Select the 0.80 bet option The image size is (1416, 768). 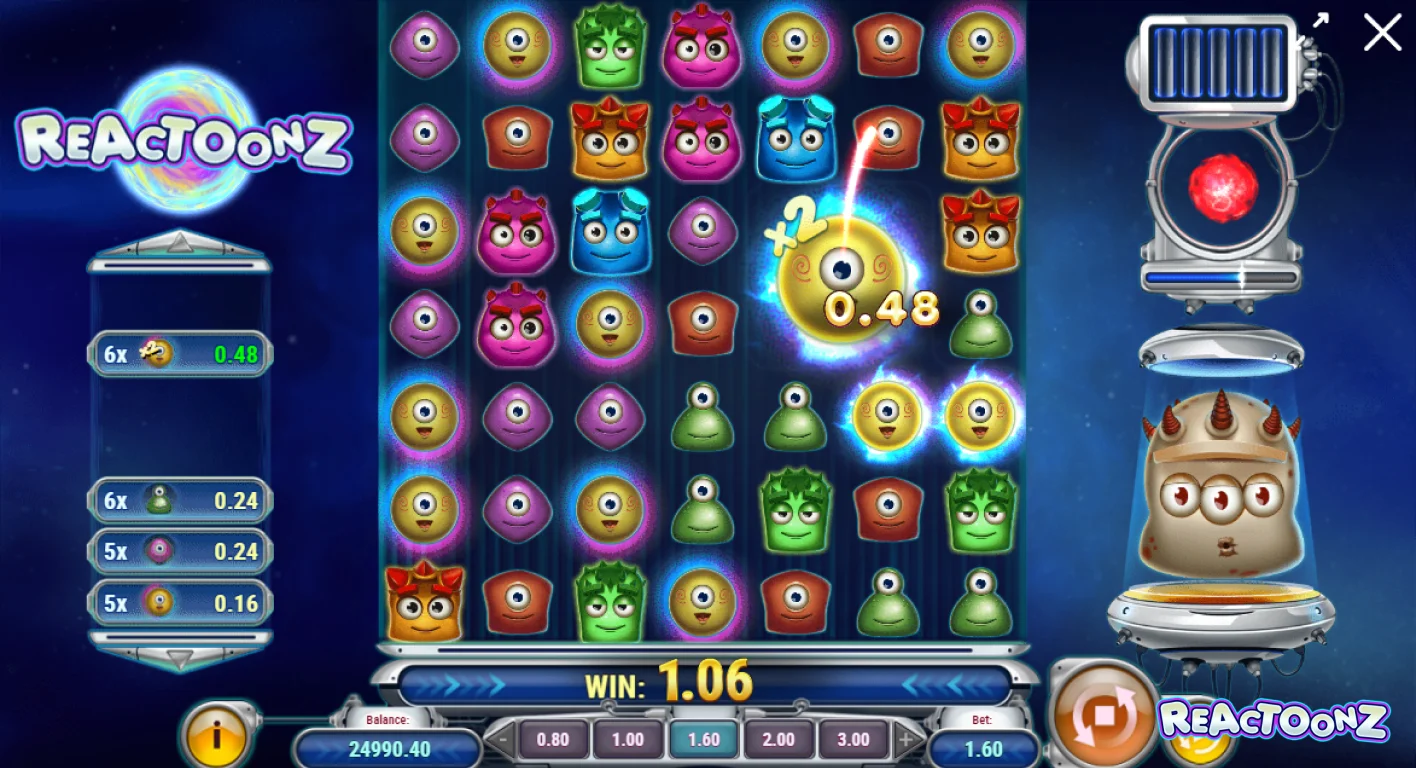(x=555, y=740)
